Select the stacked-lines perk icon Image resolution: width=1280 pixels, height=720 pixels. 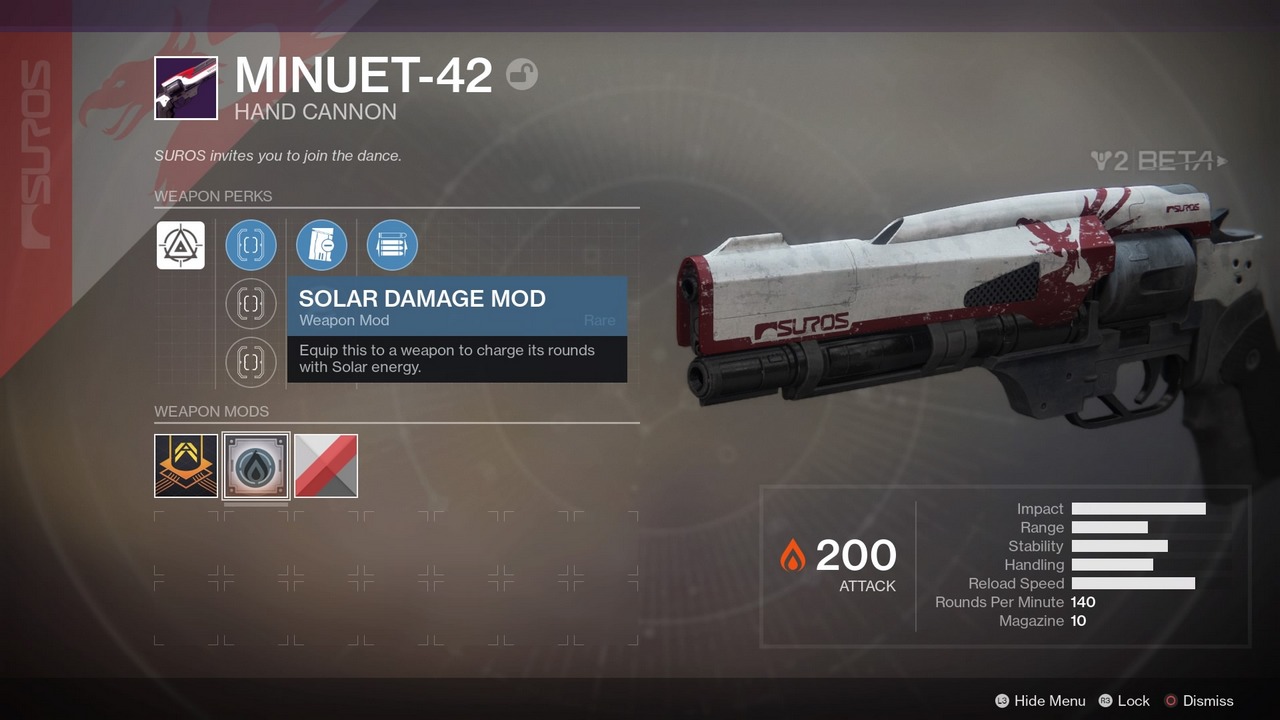coord(392,245)
